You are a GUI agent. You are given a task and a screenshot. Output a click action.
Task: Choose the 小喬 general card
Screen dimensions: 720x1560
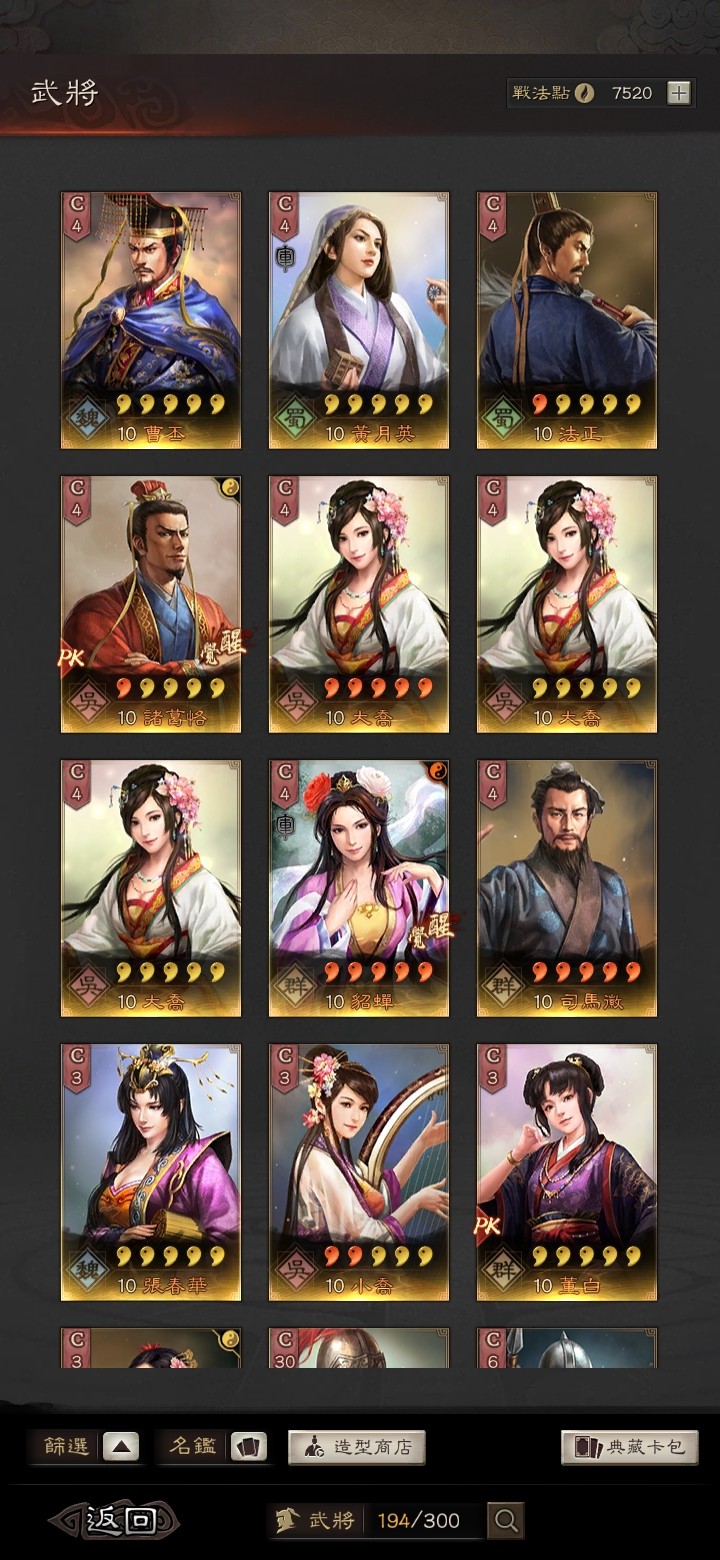coord(359,1172)
